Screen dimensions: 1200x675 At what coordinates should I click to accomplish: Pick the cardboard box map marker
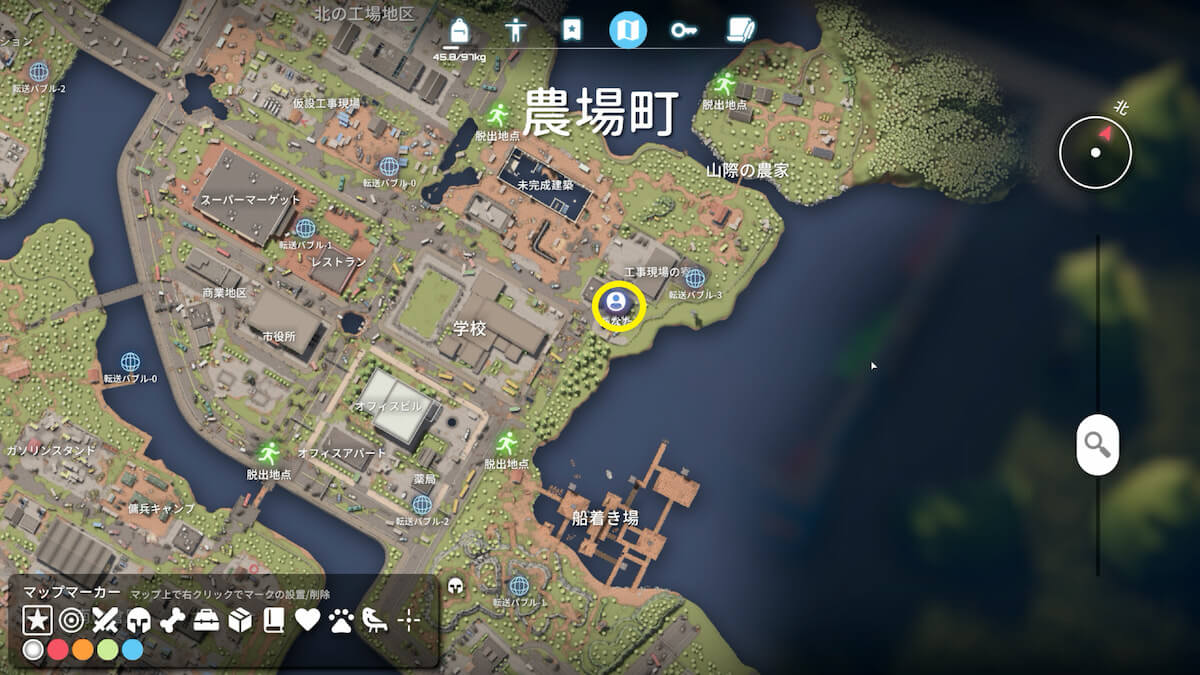click(240, 620)
